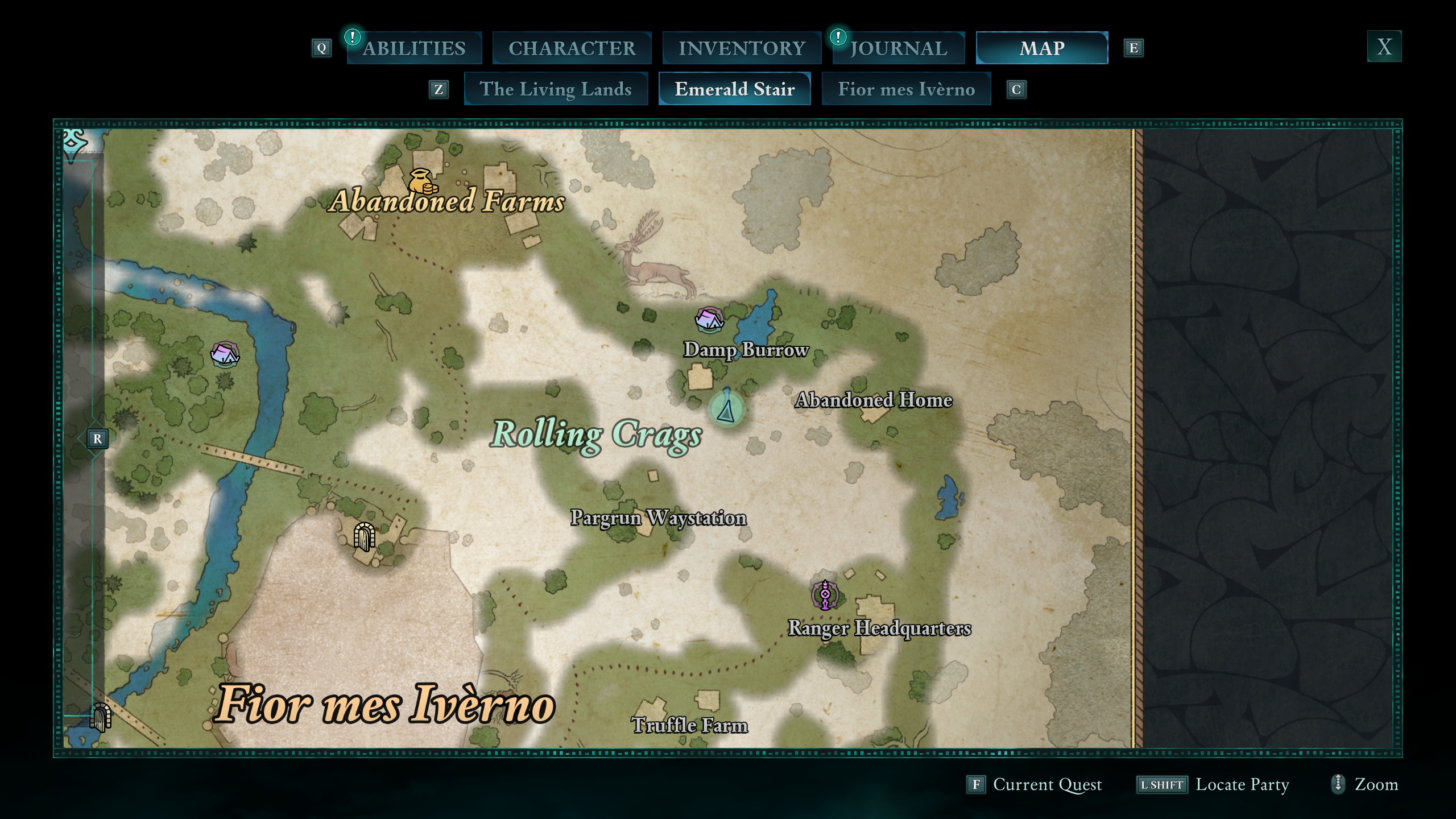Image resolution: width=1456 pixels, height=819 pixels.
Task: Click the gold coin sack merchant marker
Action: pos(423,182)
